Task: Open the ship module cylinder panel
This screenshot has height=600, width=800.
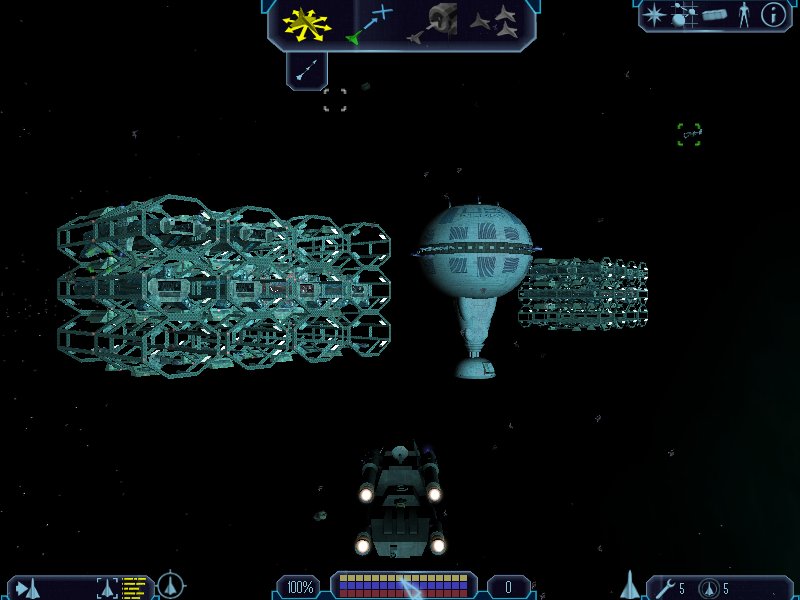Action: coord(713,15)
